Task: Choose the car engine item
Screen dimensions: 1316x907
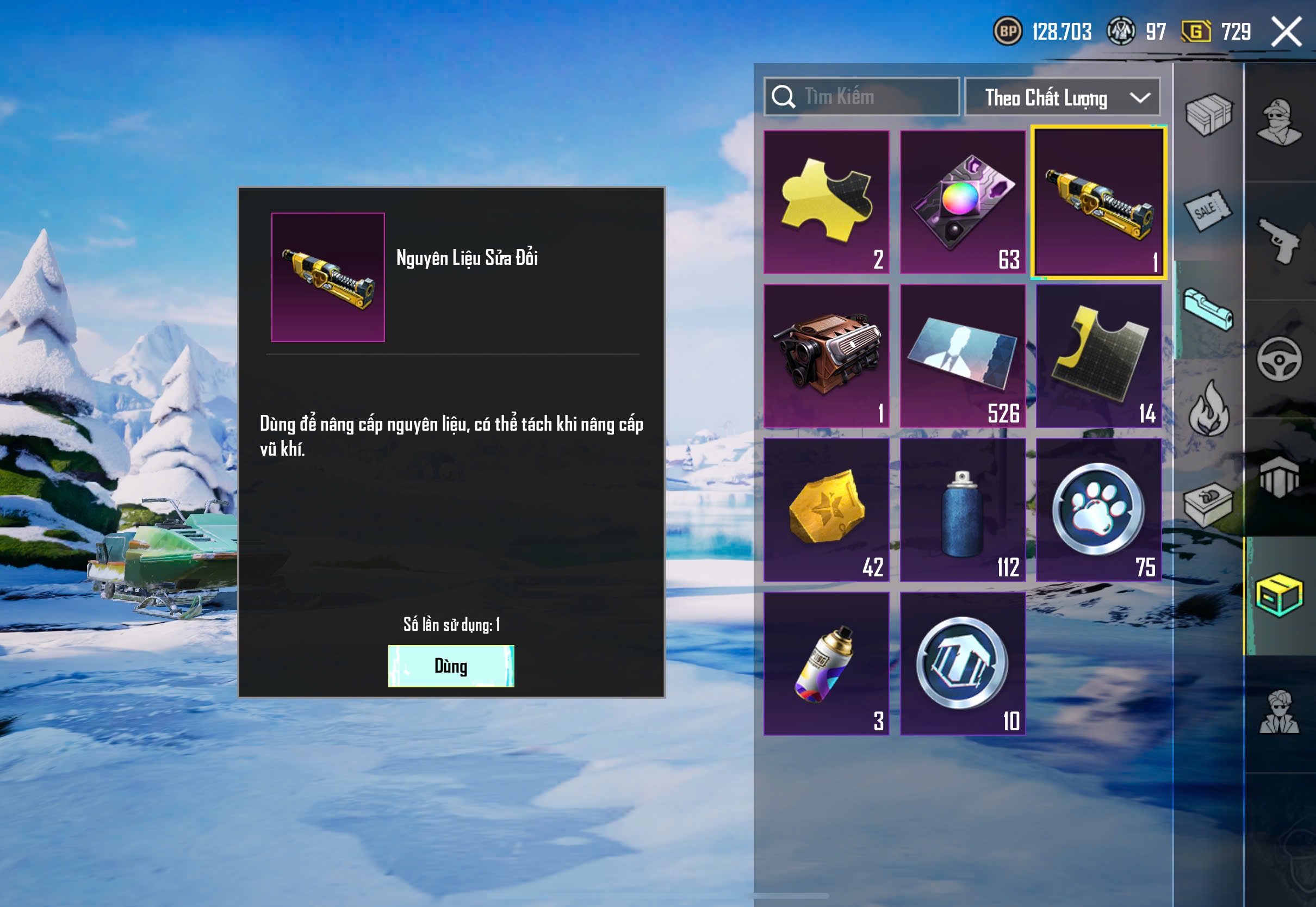Action: [826, 356]
